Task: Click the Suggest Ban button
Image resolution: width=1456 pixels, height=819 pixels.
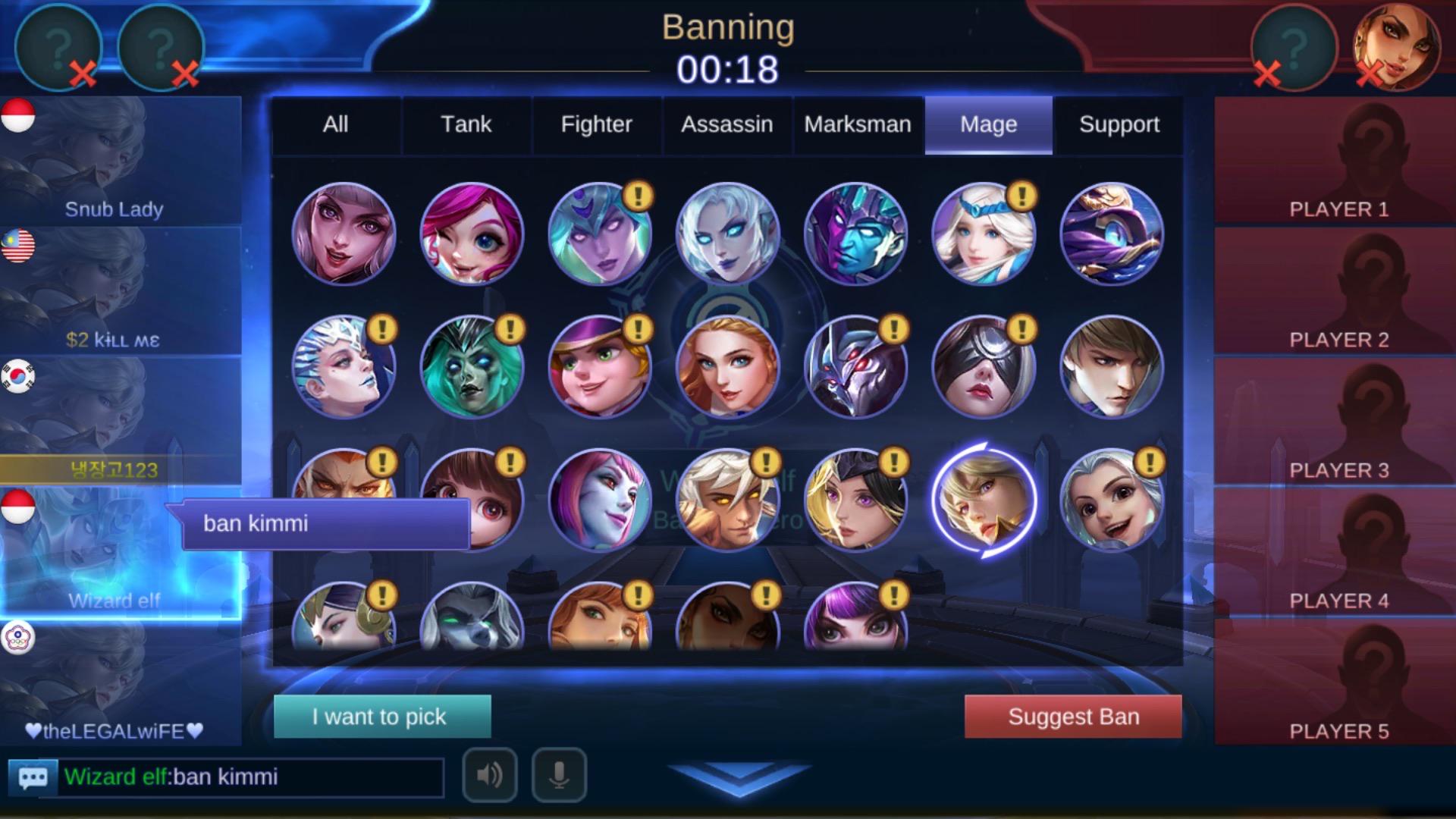Action: tap(1073, 717)
